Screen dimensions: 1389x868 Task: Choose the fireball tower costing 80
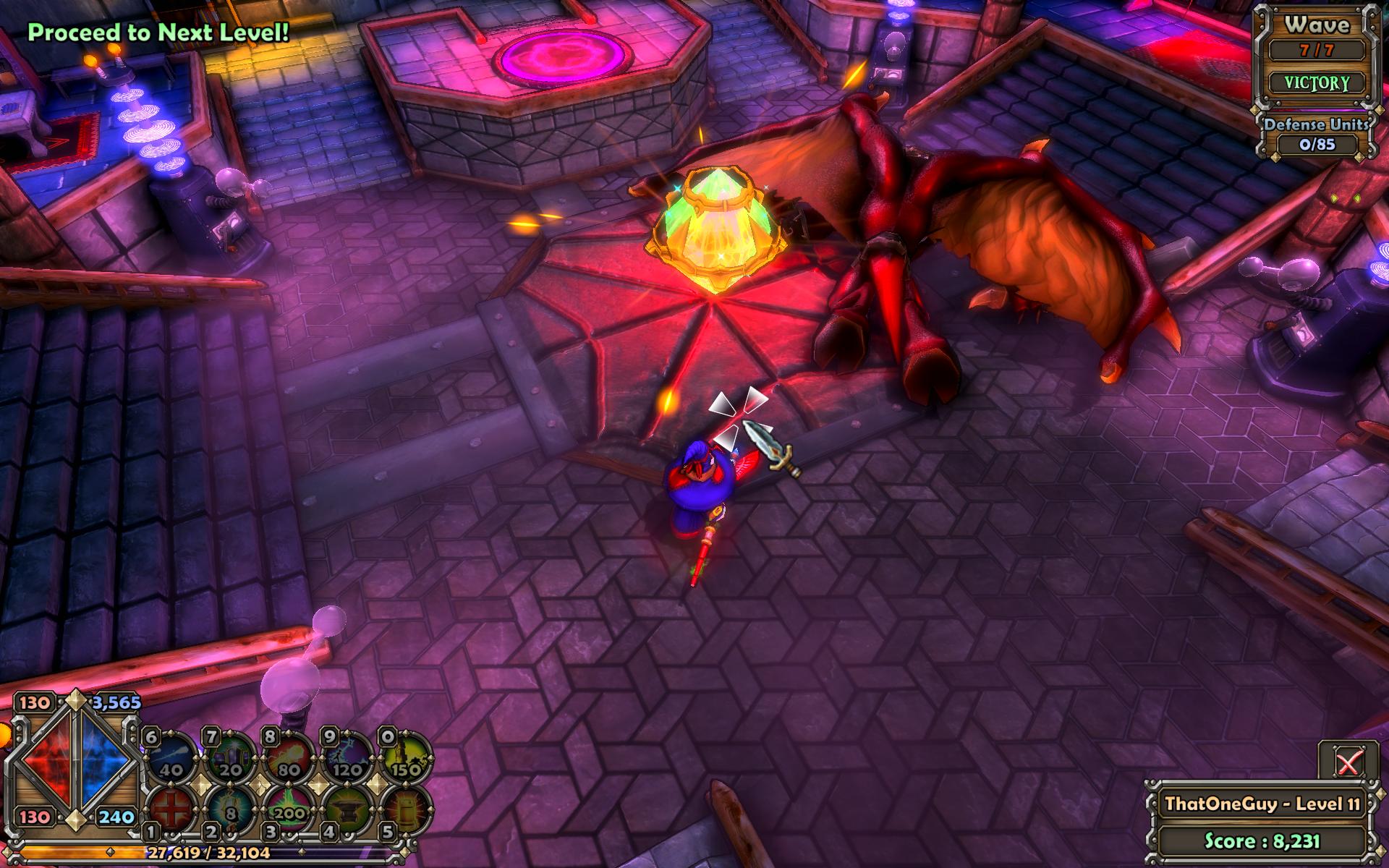[289, 759]
